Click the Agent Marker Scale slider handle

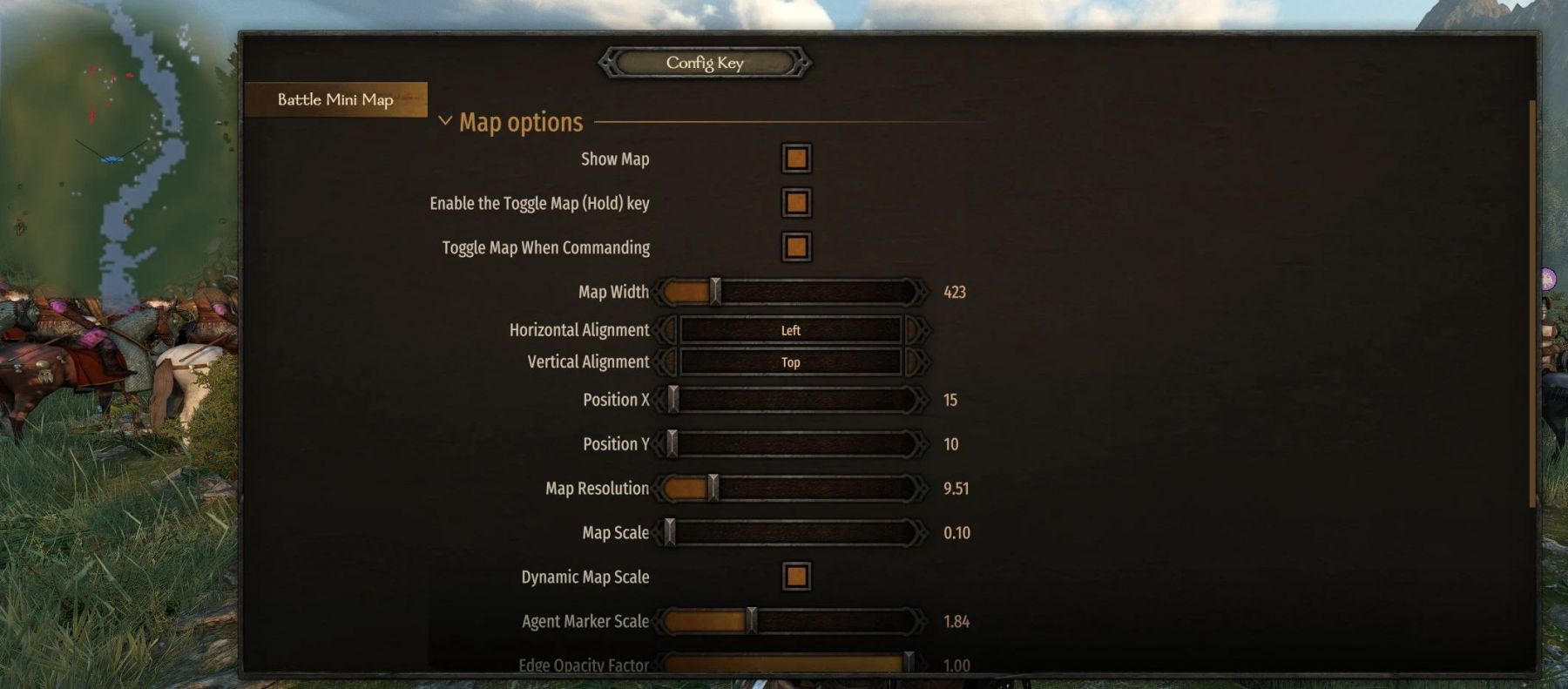coord(751,621)
